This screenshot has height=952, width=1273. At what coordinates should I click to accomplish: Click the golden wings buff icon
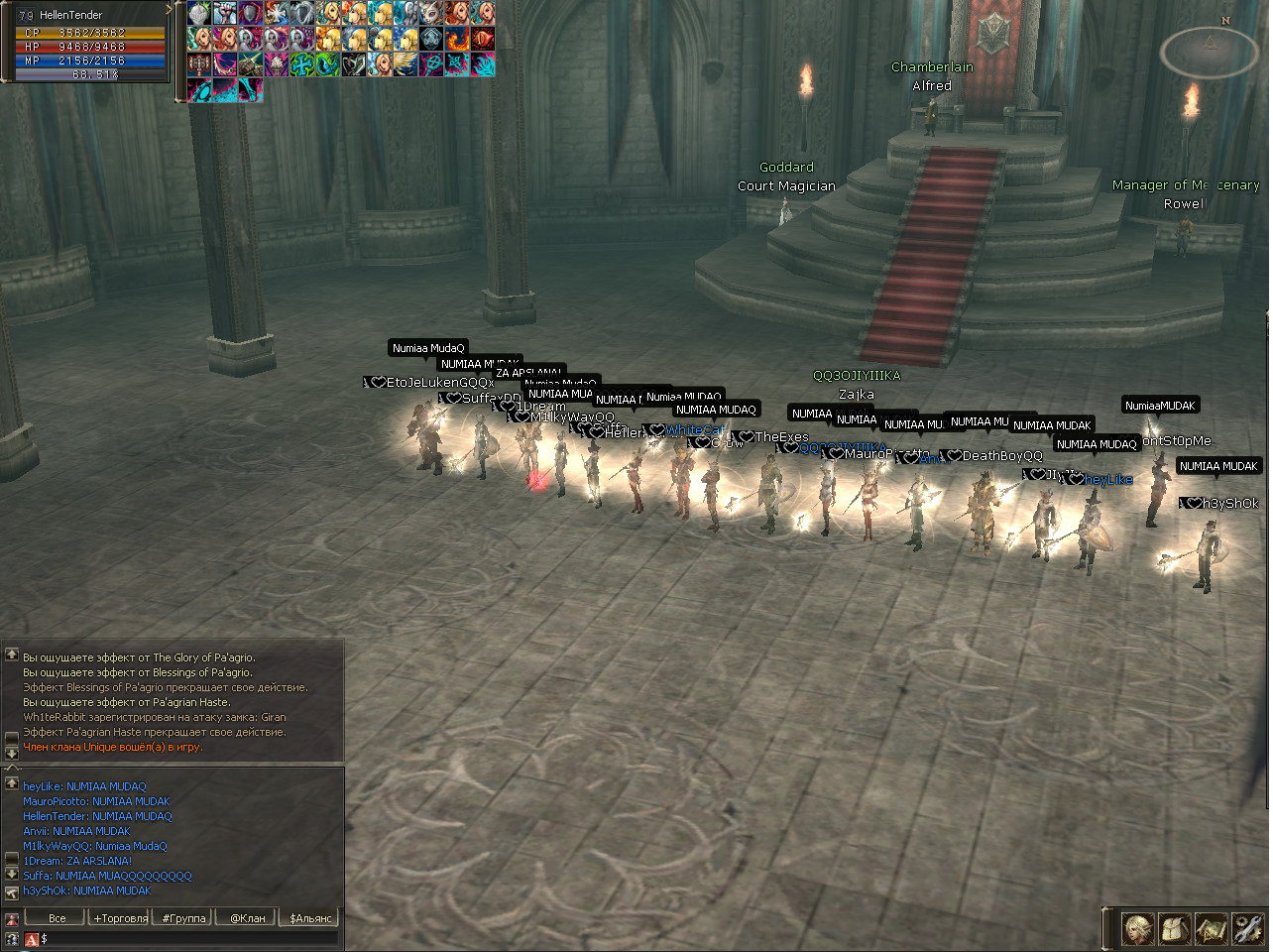click(x=405, y=64)
